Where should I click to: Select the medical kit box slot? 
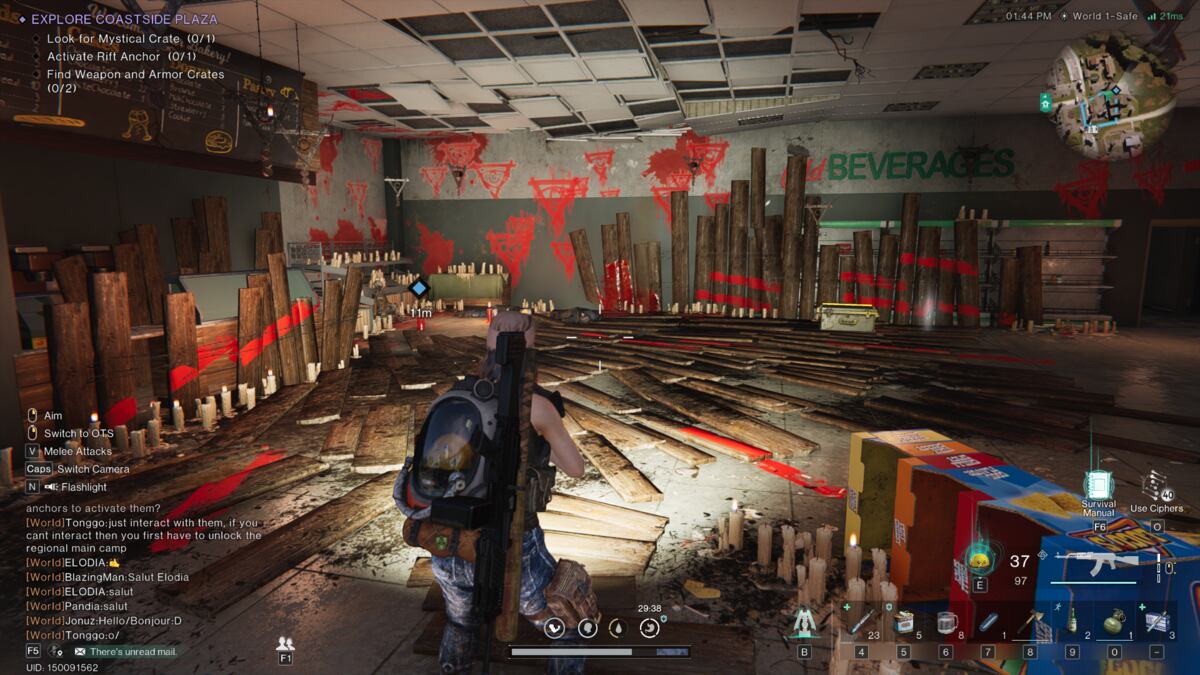[1157, 622]
